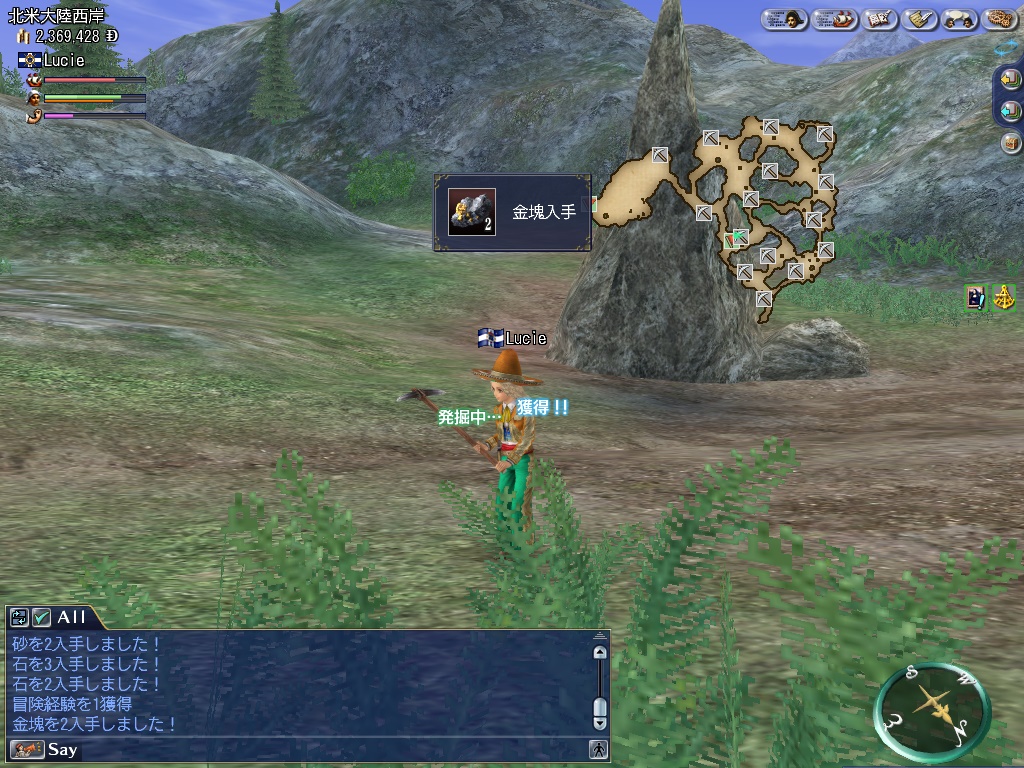This screenshot has width=1024, height=768.
Task: Click the chat window swap arrows button
Action: tap(19, 617)
